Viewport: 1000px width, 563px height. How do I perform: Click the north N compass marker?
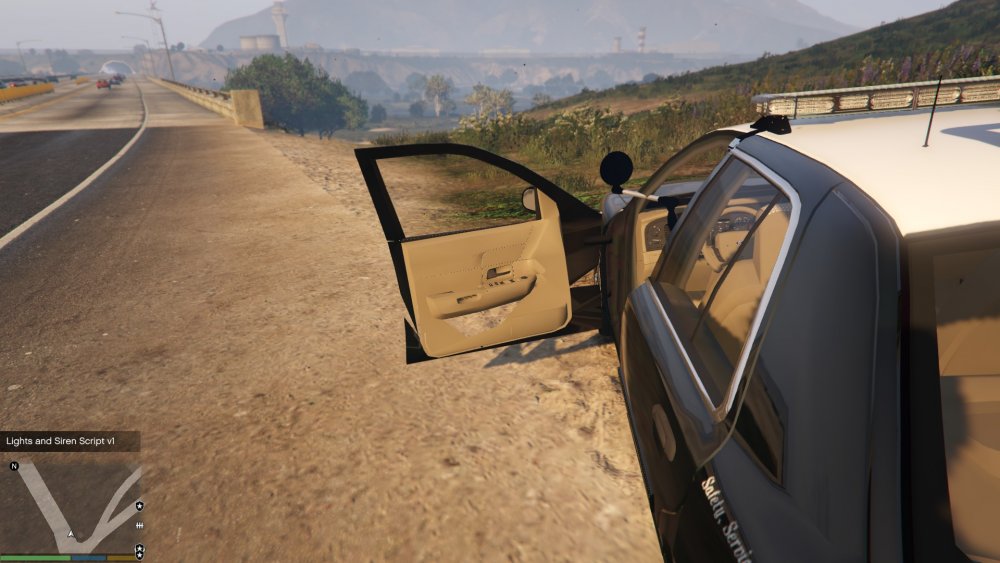pos(14,466)
